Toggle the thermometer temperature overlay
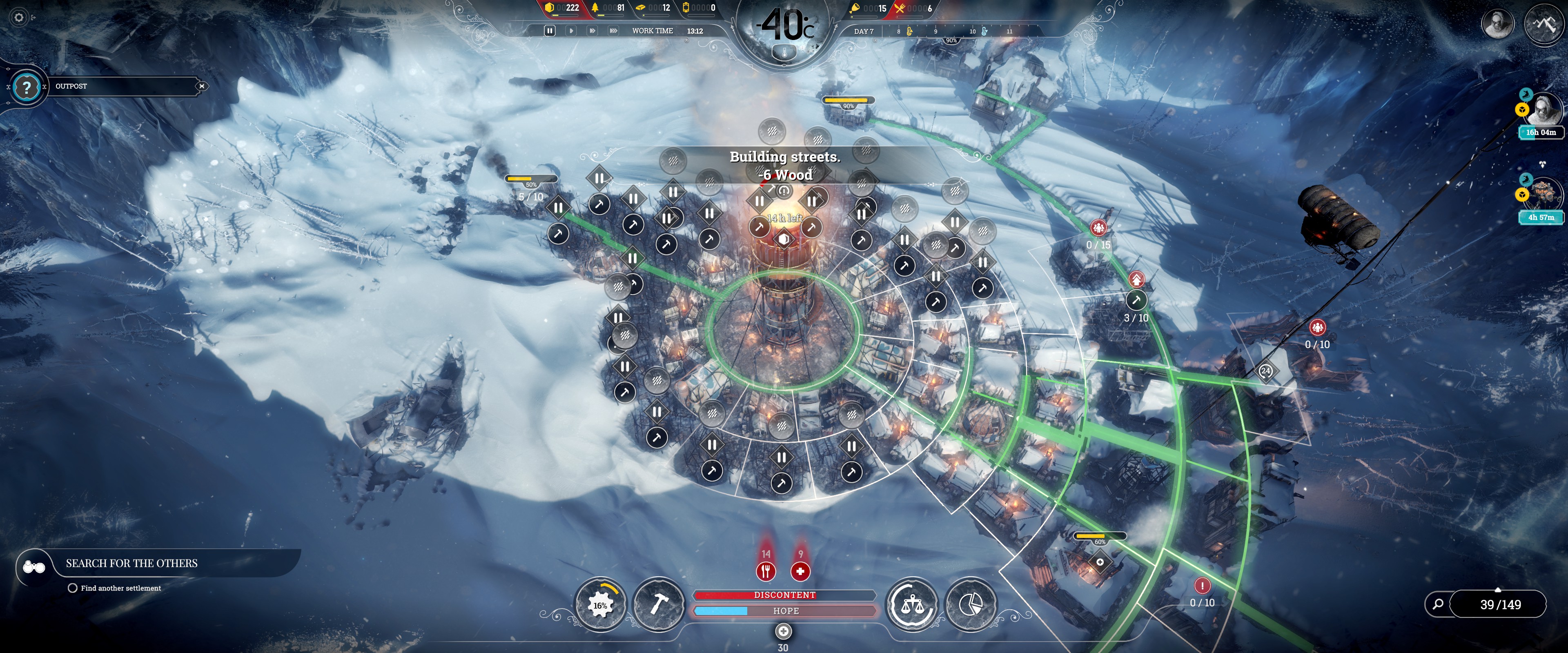1568x653 pixels. click(784, 53)
